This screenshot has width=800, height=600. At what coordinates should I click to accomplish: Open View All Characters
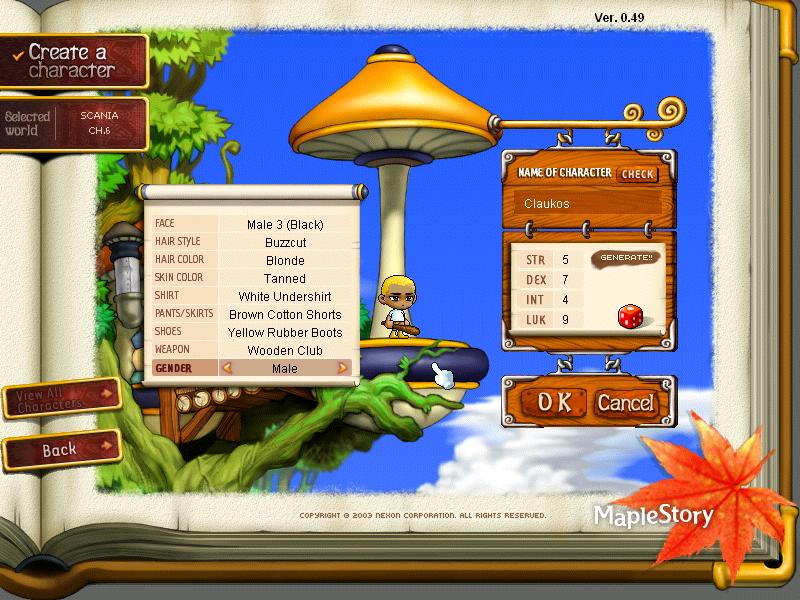60,399
